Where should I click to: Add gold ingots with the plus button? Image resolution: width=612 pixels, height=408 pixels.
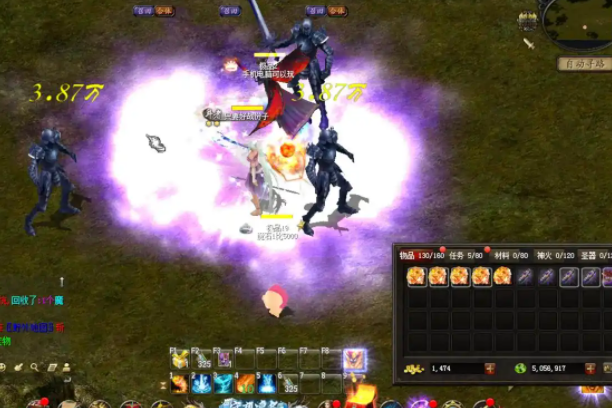[489, 369]
